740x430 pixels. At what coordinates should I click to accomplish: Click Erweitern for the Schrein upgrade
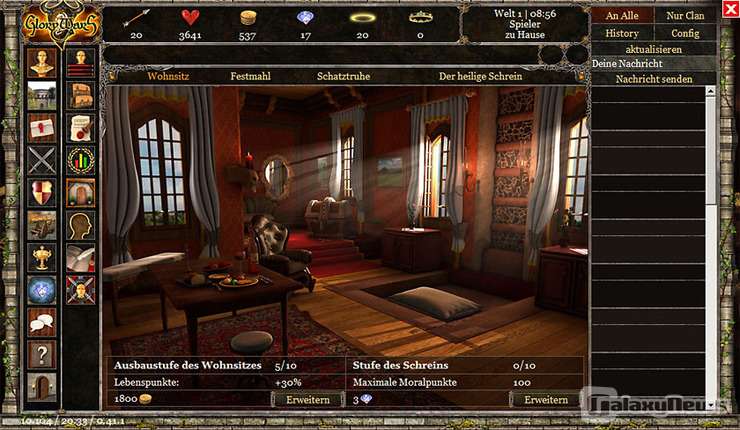pos(545,400)
